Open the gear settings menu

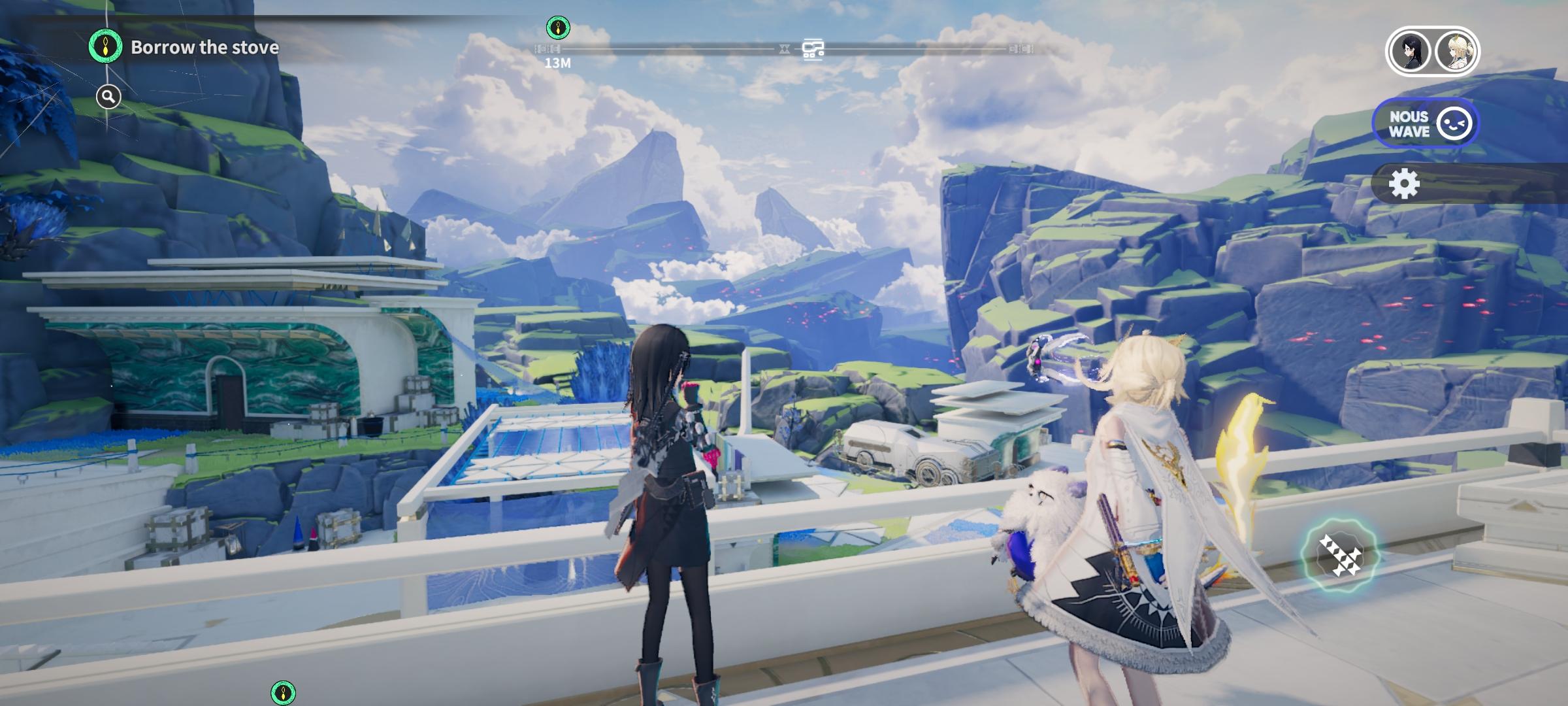[x=1404, y=184]
